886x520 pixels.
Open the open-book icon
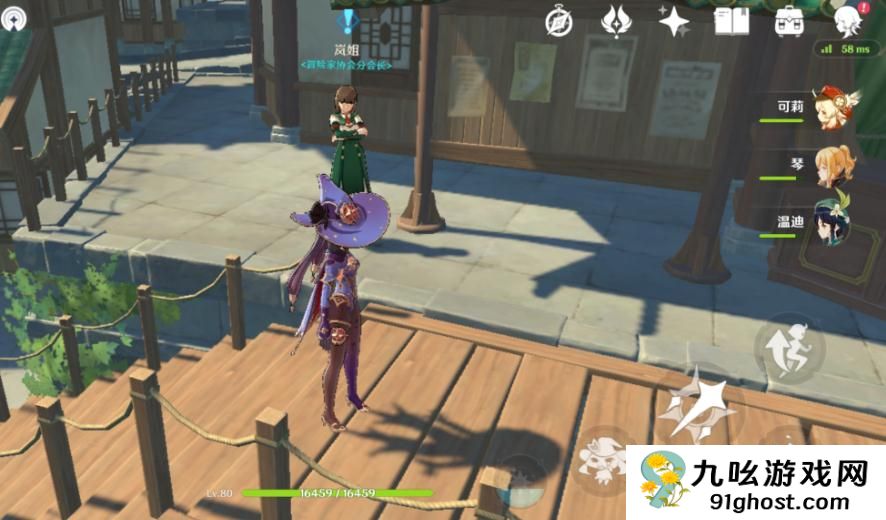(x=731, y=21)
